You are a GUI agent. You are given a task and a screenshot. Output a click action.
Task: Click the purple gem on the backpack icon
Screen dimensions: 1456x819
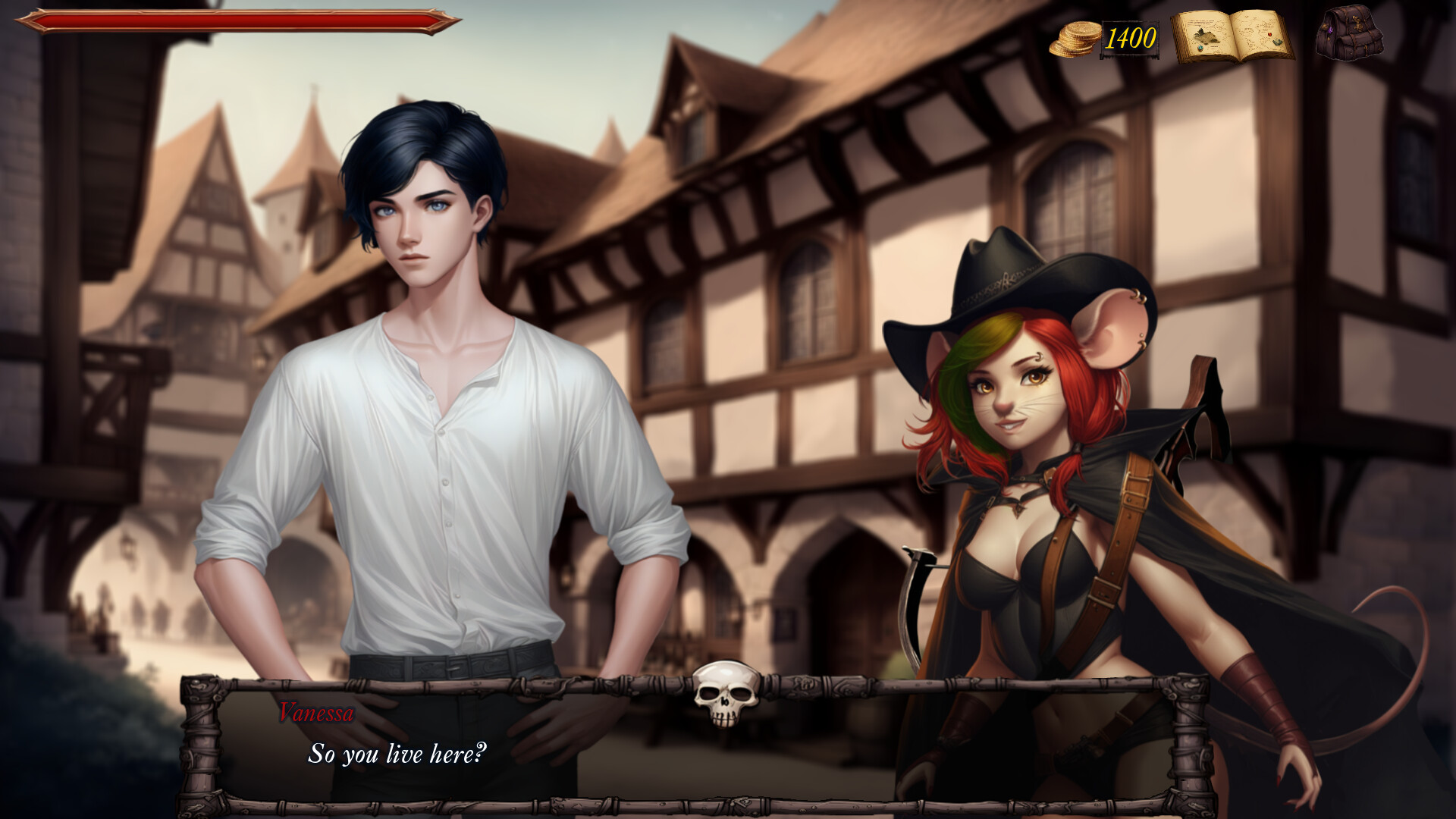tap(1330, 30)
